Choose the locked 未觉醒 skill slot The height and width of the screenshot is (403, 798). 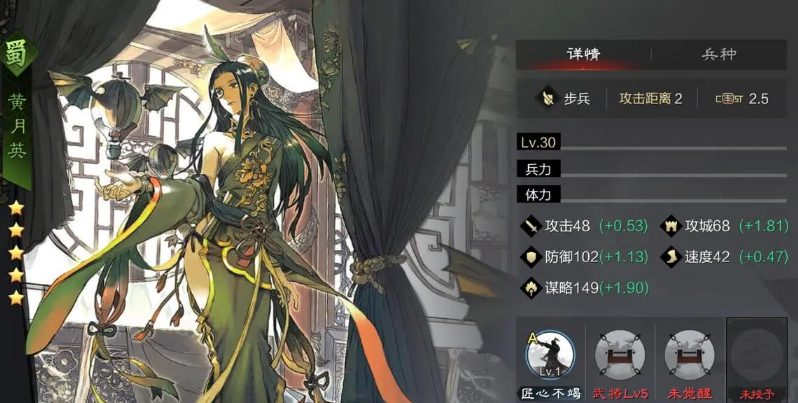click(x=687, y=355)
